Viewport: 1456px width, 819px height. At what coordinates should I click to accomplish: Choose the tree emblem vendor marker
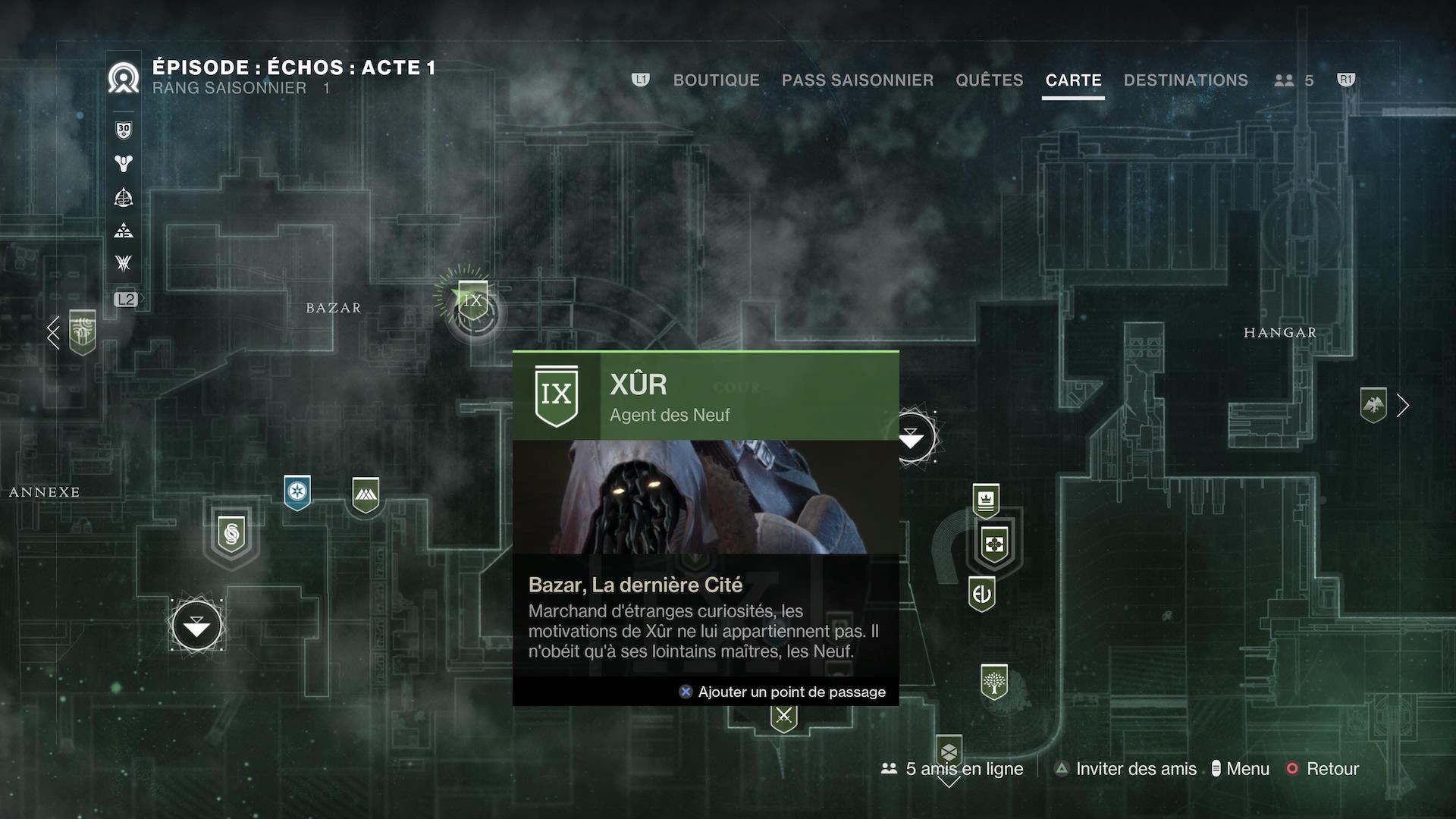[993, 682]
